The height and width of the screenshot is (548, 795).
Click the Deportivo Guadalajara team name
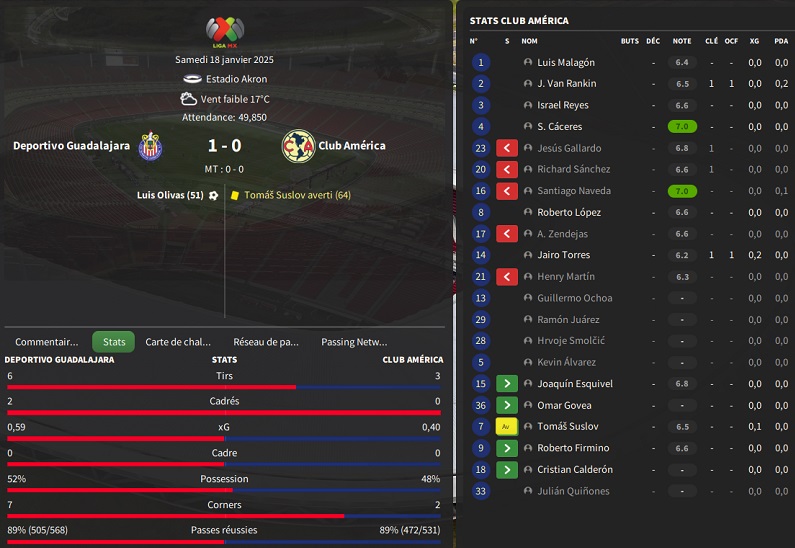click(71, 146)
